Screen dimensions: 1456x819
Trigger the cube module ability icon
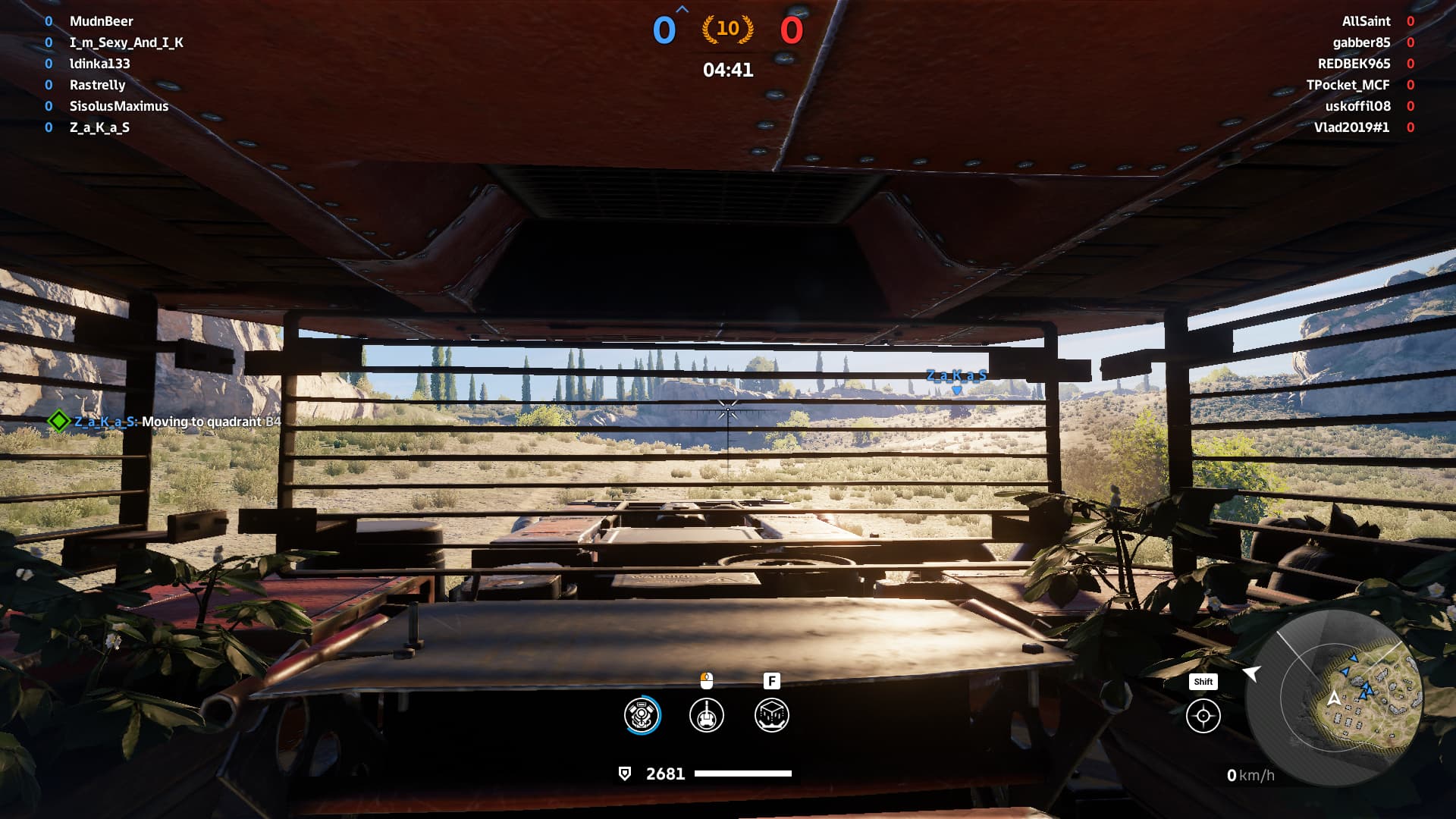click(772, 715)
